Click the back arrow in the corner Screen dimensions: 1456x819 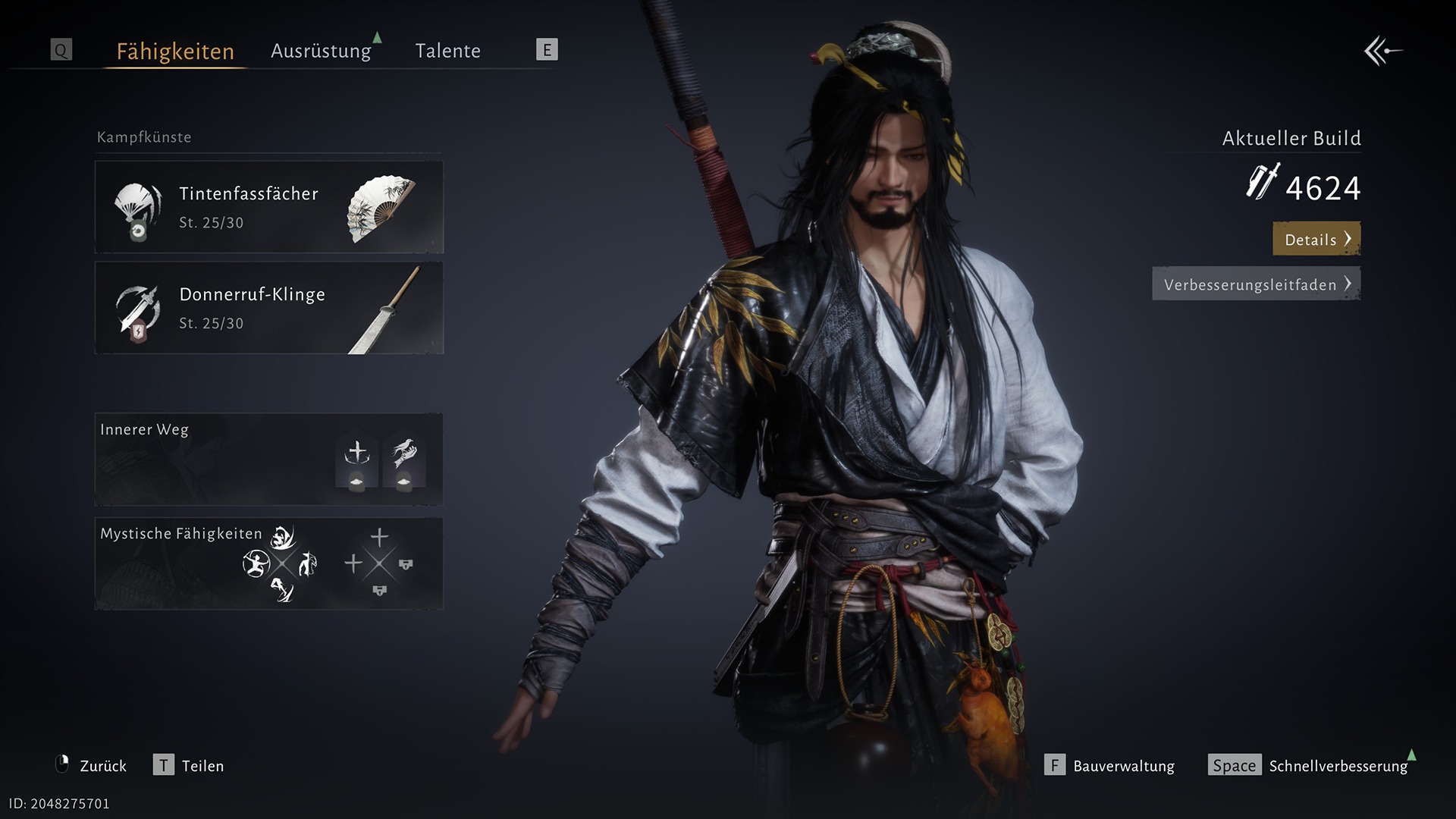click(x=1382, y=52)
